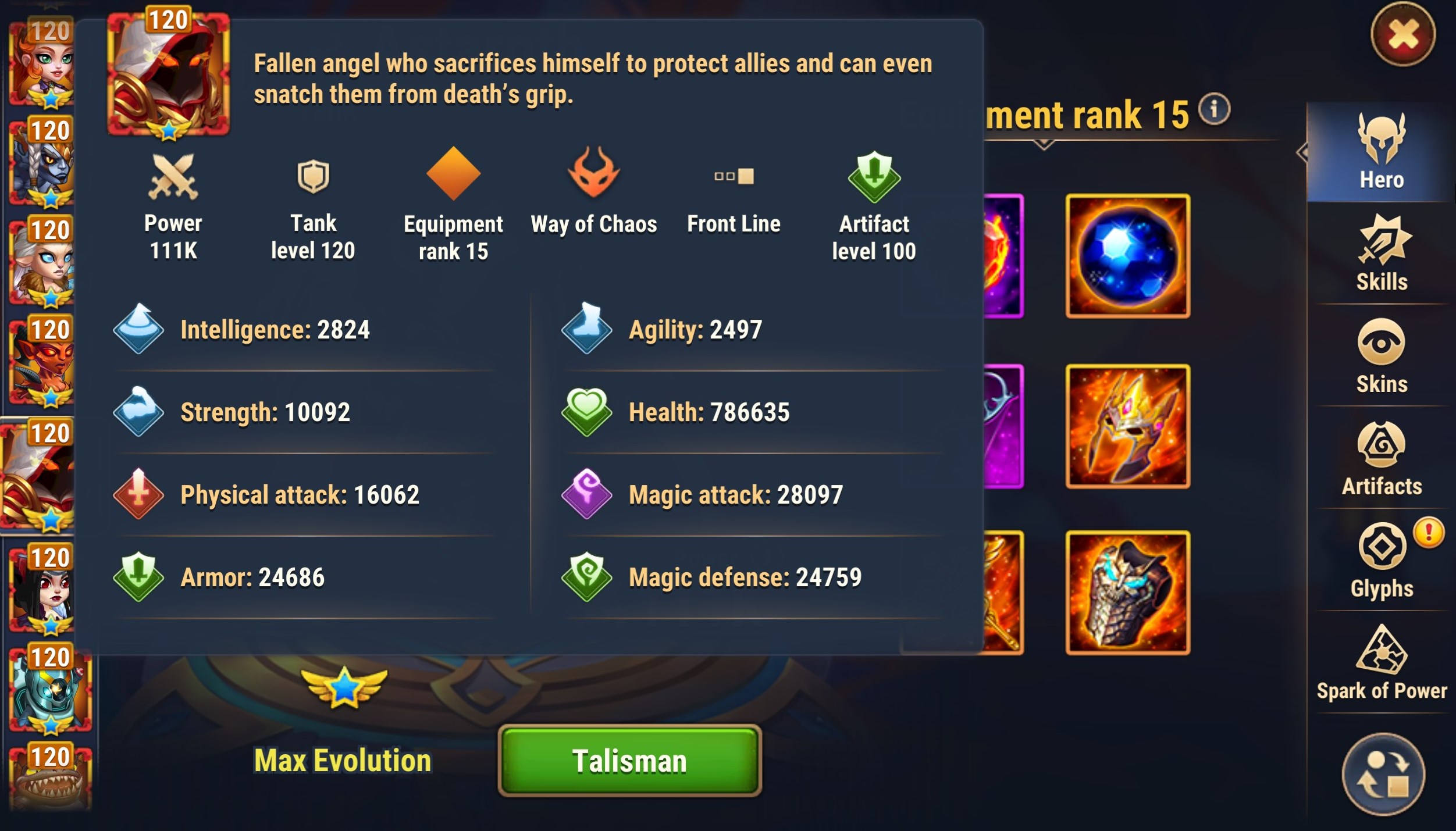1456x831 pixels.
Task: Go to the Artifacts tab
Action: pyautogui.click(x=1382, y=458)
